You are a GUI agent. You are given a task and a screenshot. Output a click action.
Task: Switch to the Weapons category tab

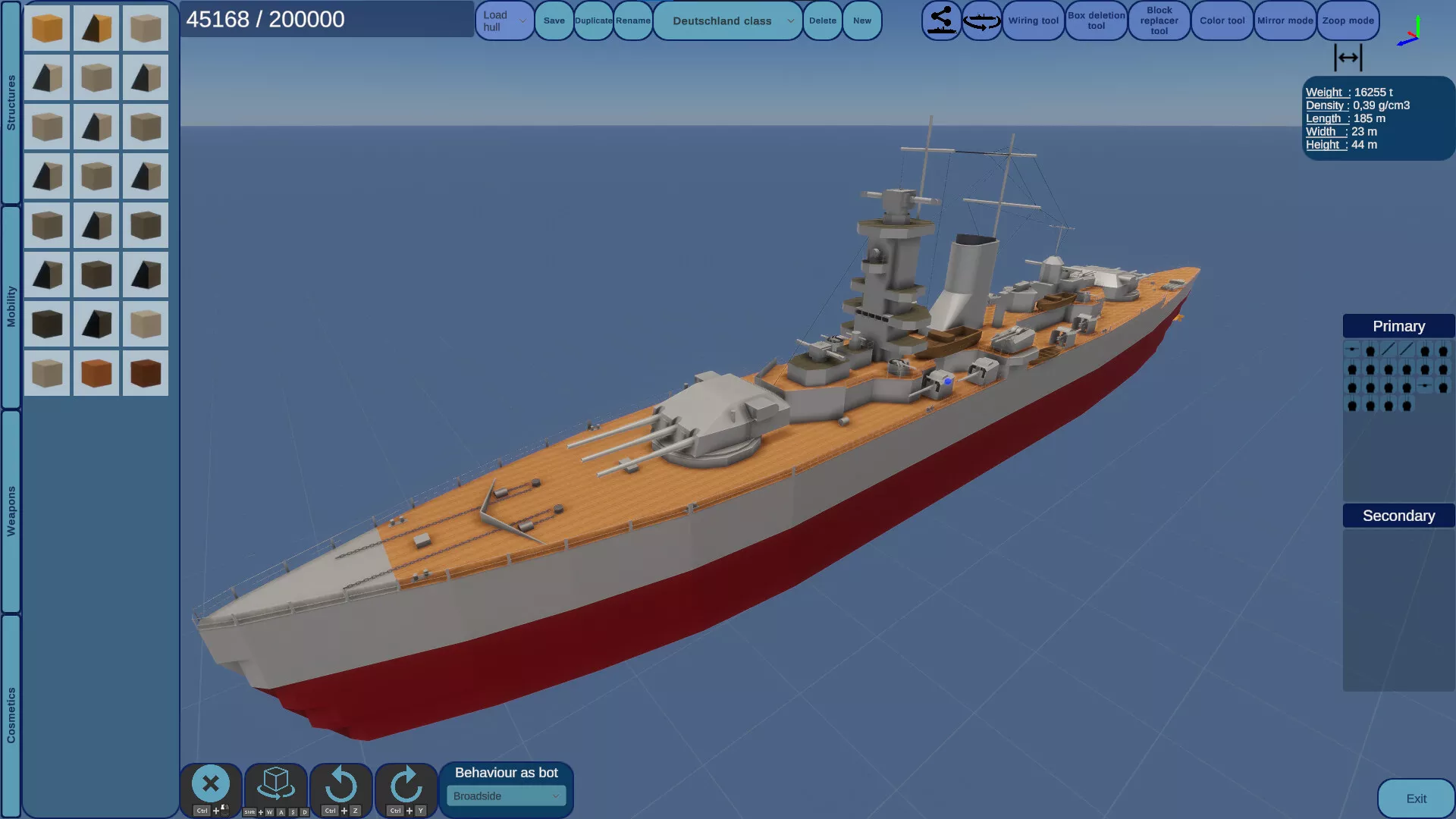click(11, 511)
